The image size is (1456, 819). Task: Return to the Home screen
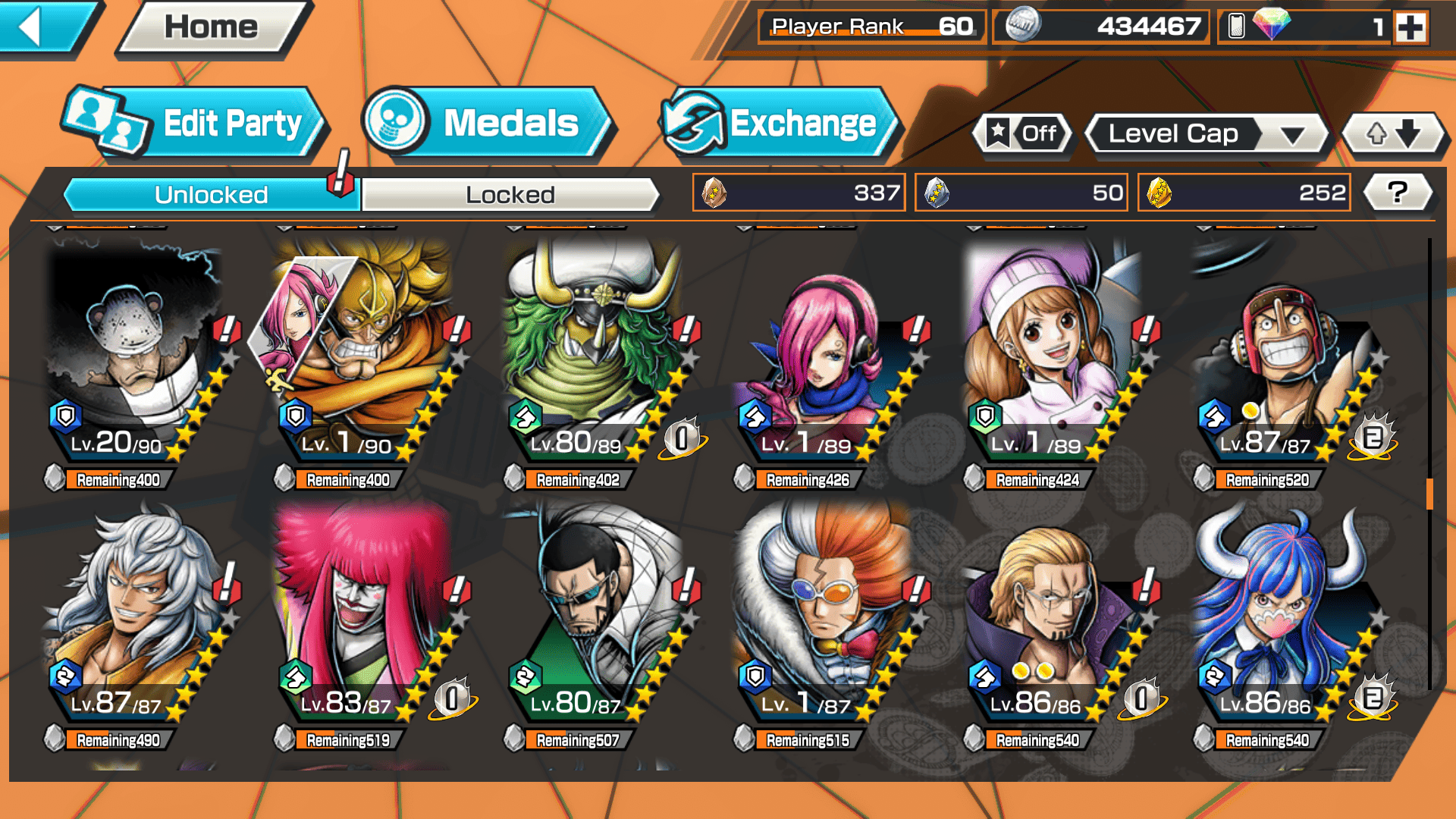point(212,28)
